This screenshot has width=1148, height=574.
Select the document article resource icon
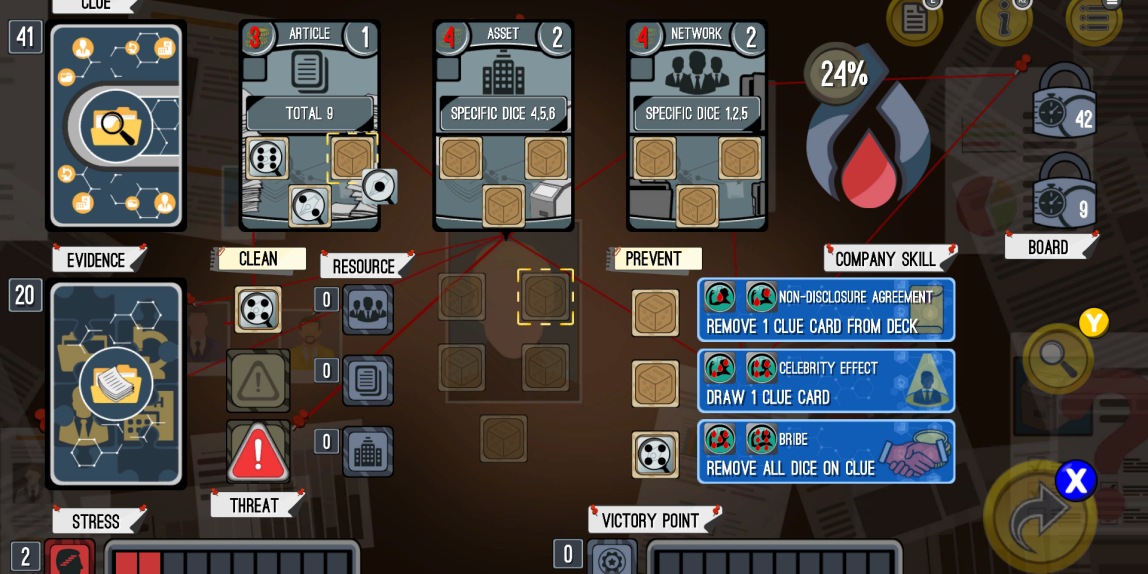(368, 381)
